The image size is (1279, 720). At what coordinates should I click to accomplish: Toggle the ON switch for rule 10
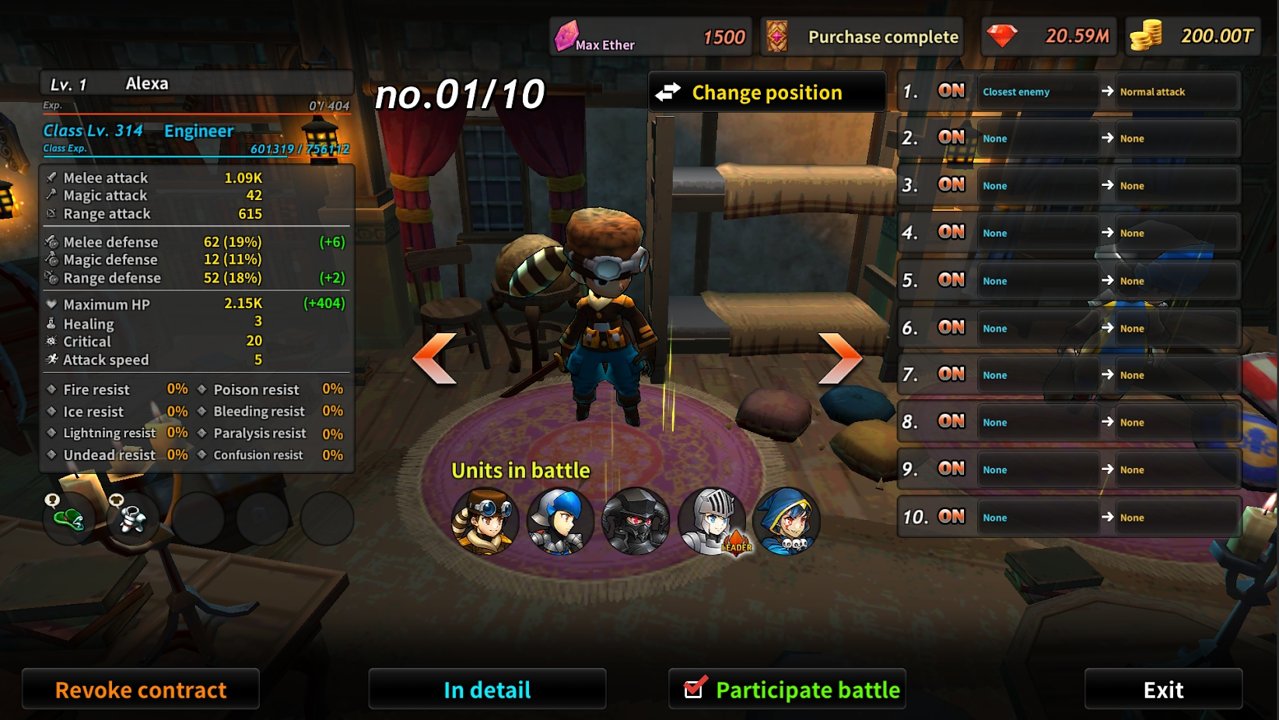951,516
